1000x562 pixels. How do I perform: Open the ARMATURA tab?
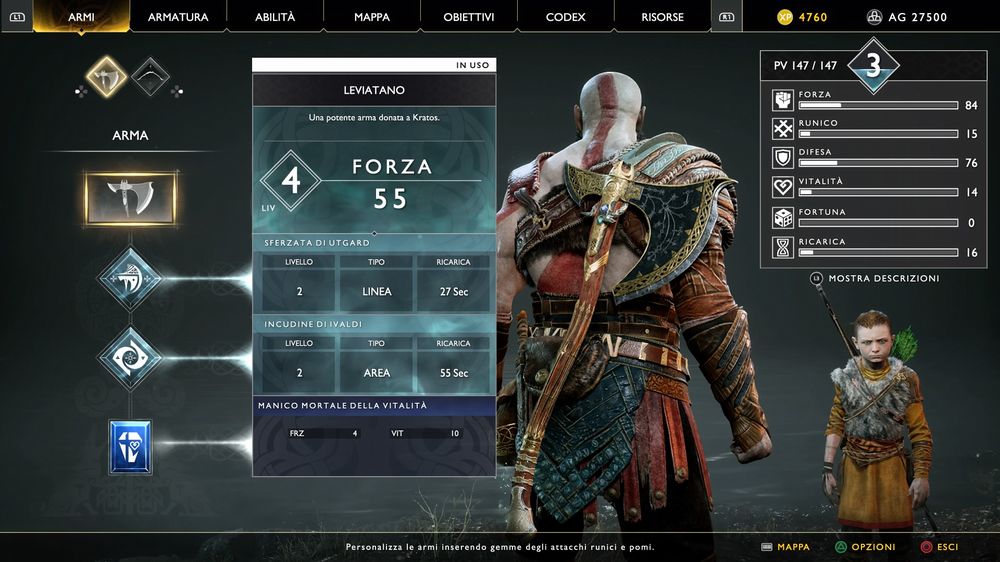click(x=178, y=17)
